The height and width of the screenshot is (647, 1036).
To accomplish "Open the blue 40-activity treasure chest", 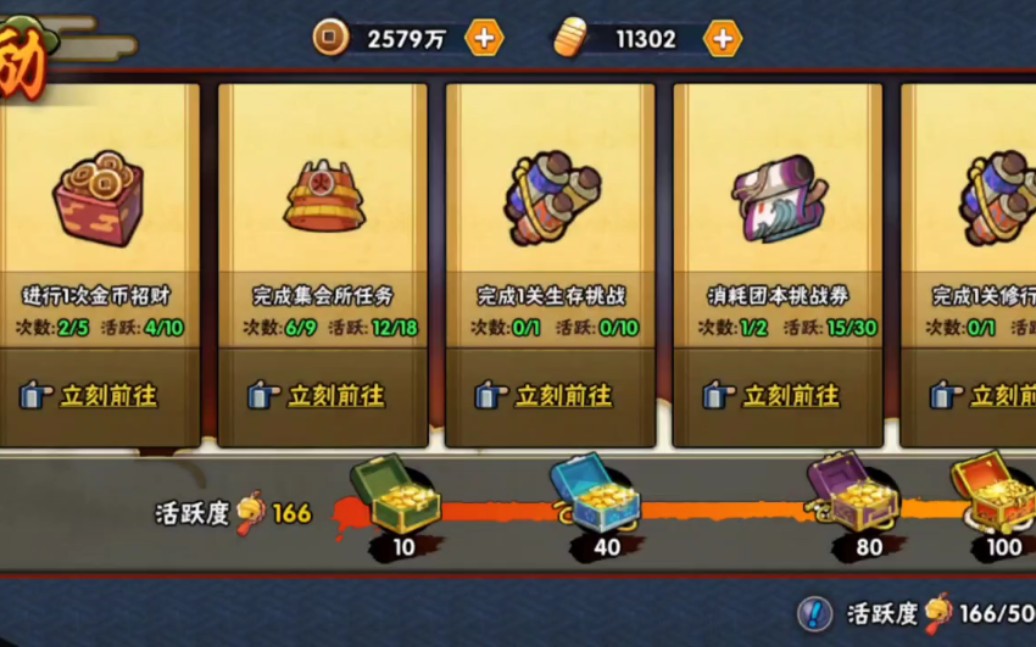I will click(596, 495).
